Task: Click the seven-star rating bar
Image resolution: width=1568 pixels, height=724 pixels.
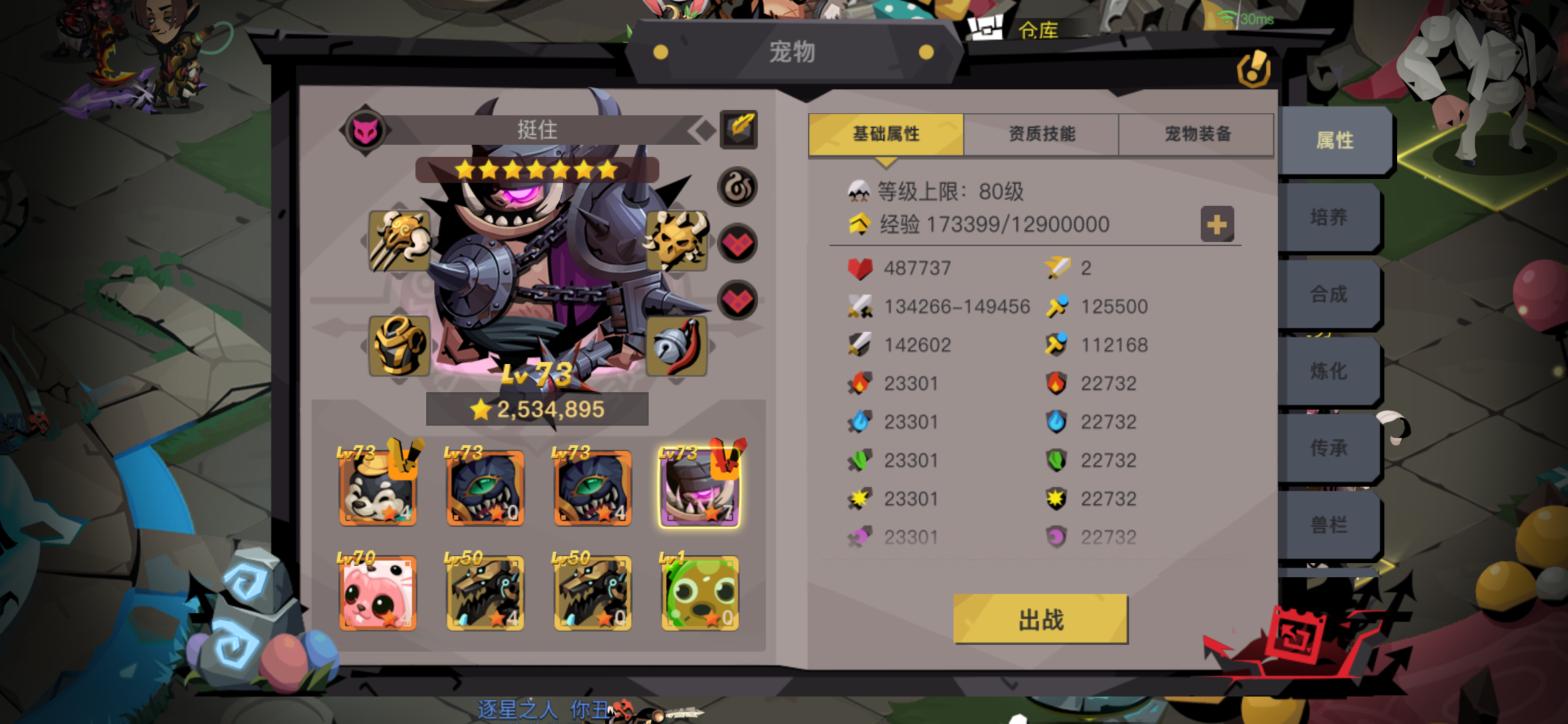Action: pos(536,170)
